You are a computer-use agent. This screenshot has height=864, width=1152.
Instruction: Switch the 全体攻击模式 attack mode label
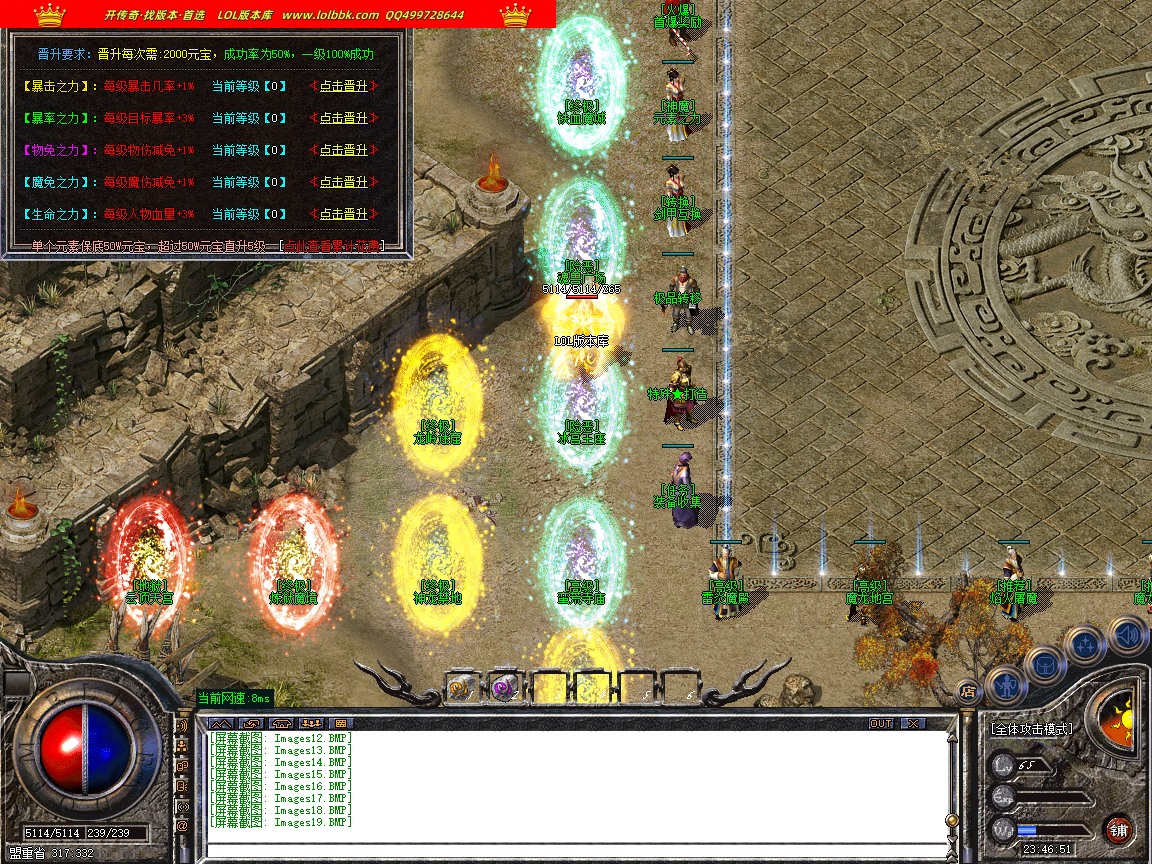1032,729
